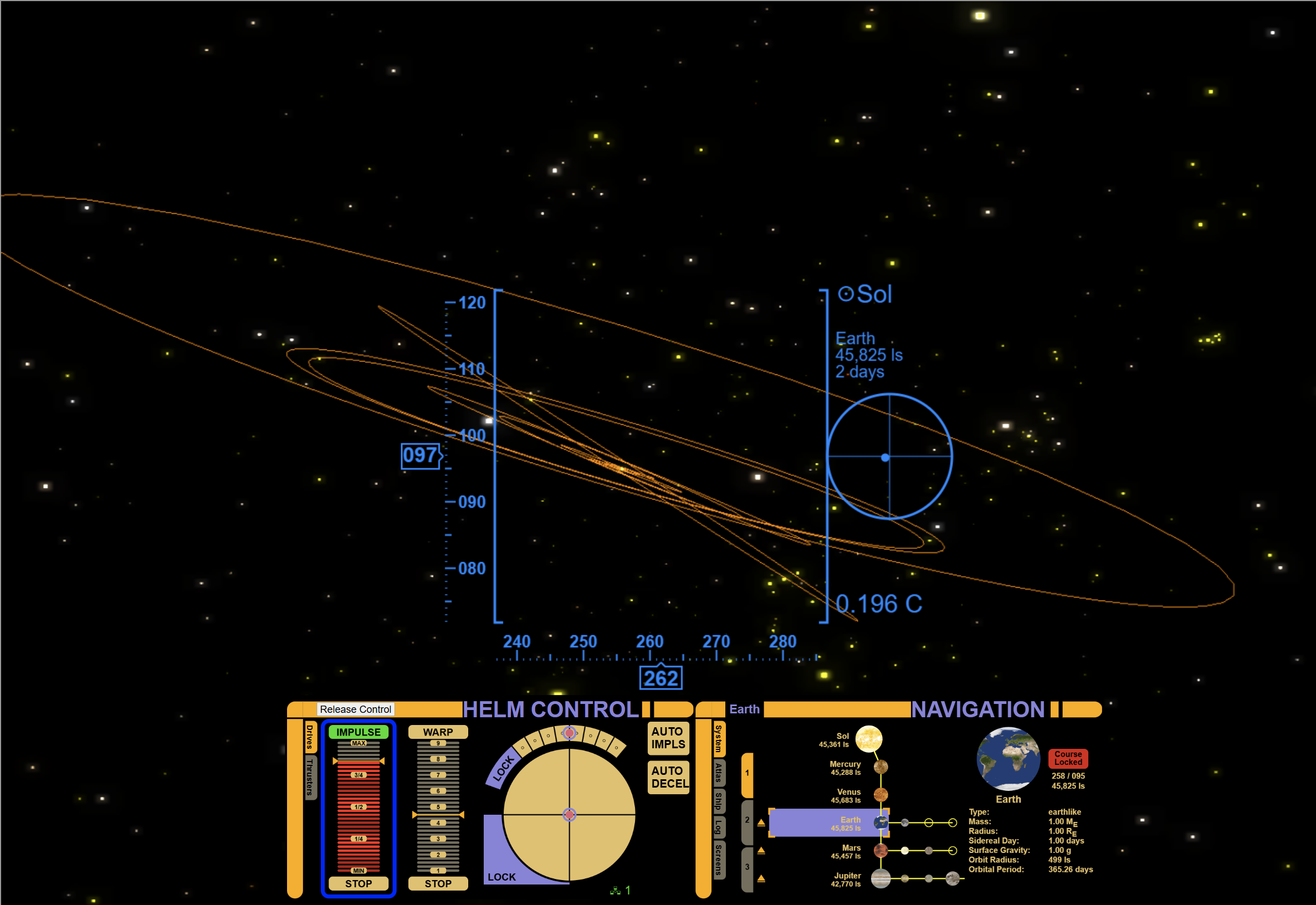Enable AUTO DECEL mode
Image resolution: width=1316 pixels, height=905 pixels.
pyautogui.click(x=669, y=778)
